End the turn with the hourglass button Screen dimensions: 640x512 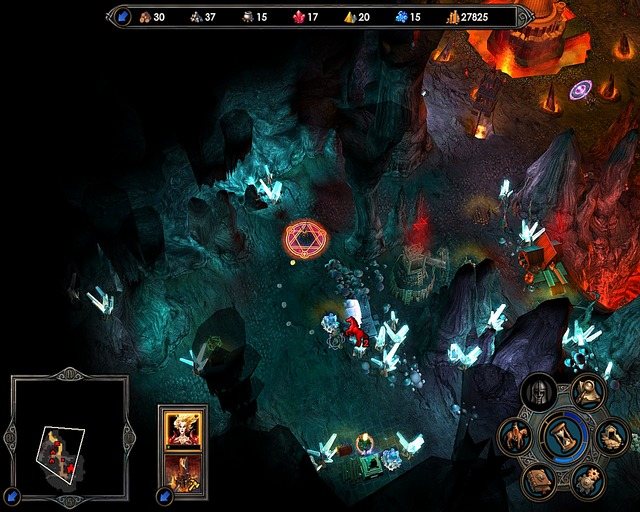(567, 436)
